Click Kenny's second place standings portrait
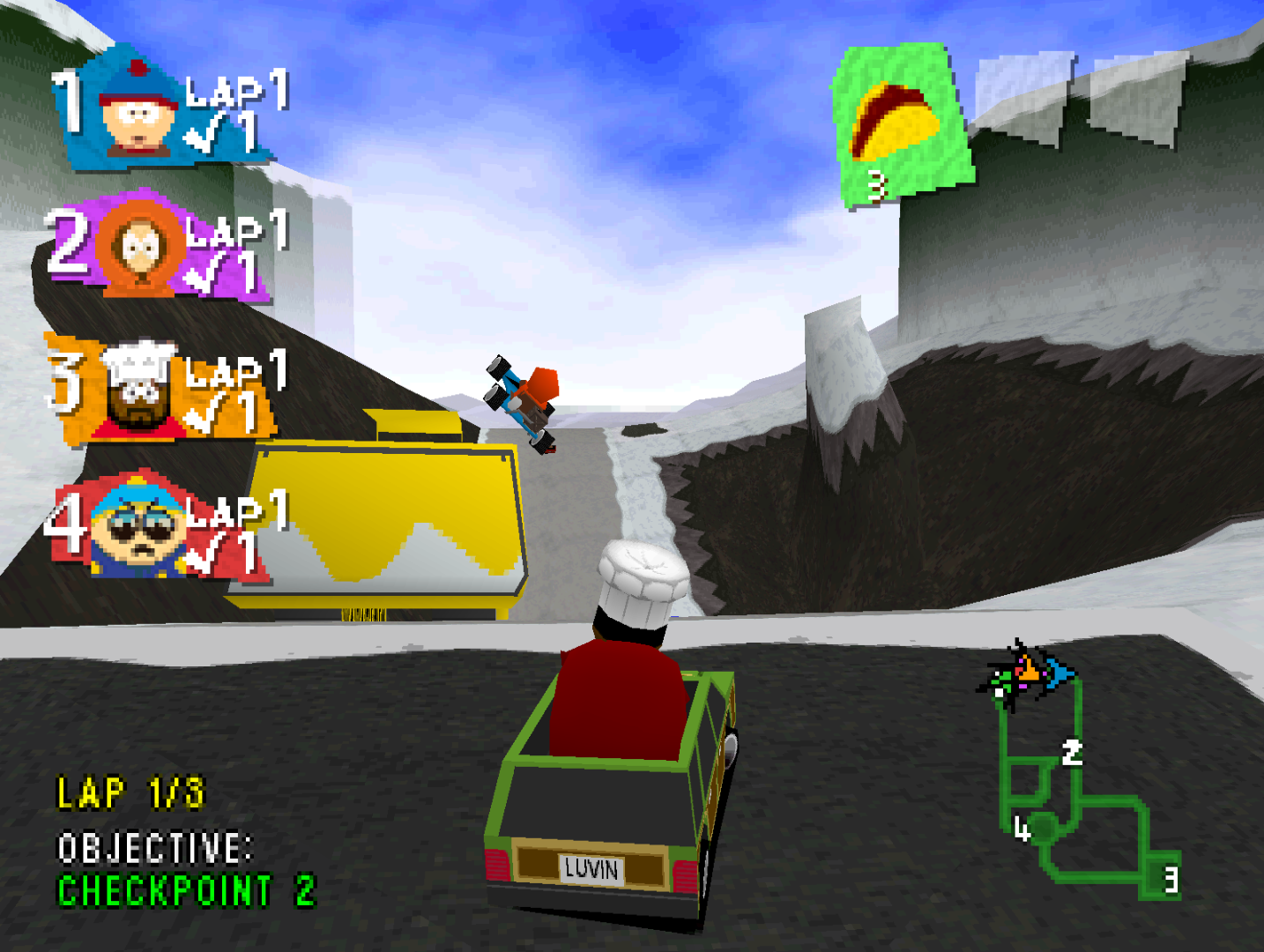Screen dimensions: 1264x952 [138, 247]
